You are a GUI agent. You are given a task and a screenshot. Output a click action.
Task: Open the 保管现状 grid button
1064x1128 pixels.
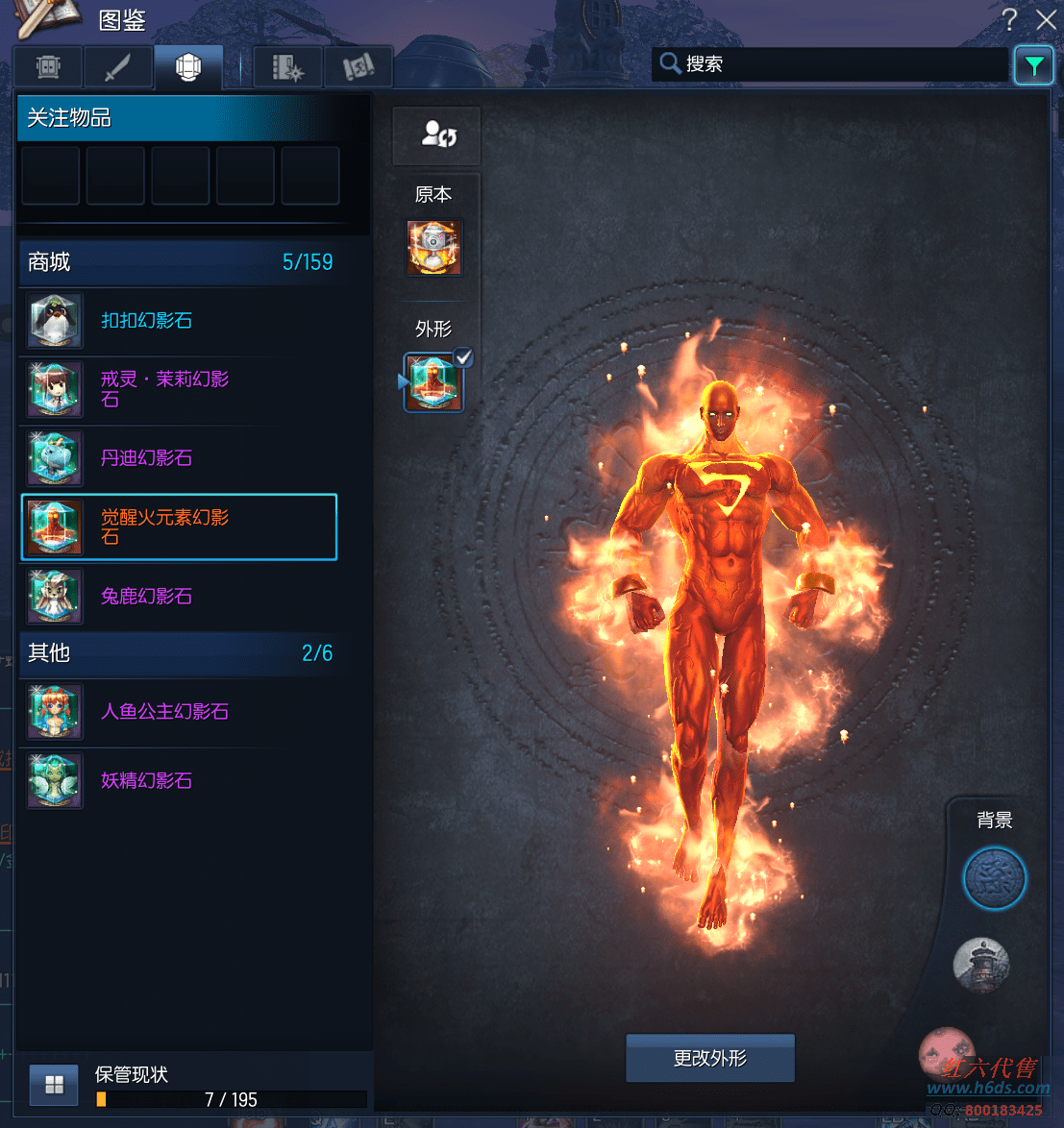pos(54,1085)
